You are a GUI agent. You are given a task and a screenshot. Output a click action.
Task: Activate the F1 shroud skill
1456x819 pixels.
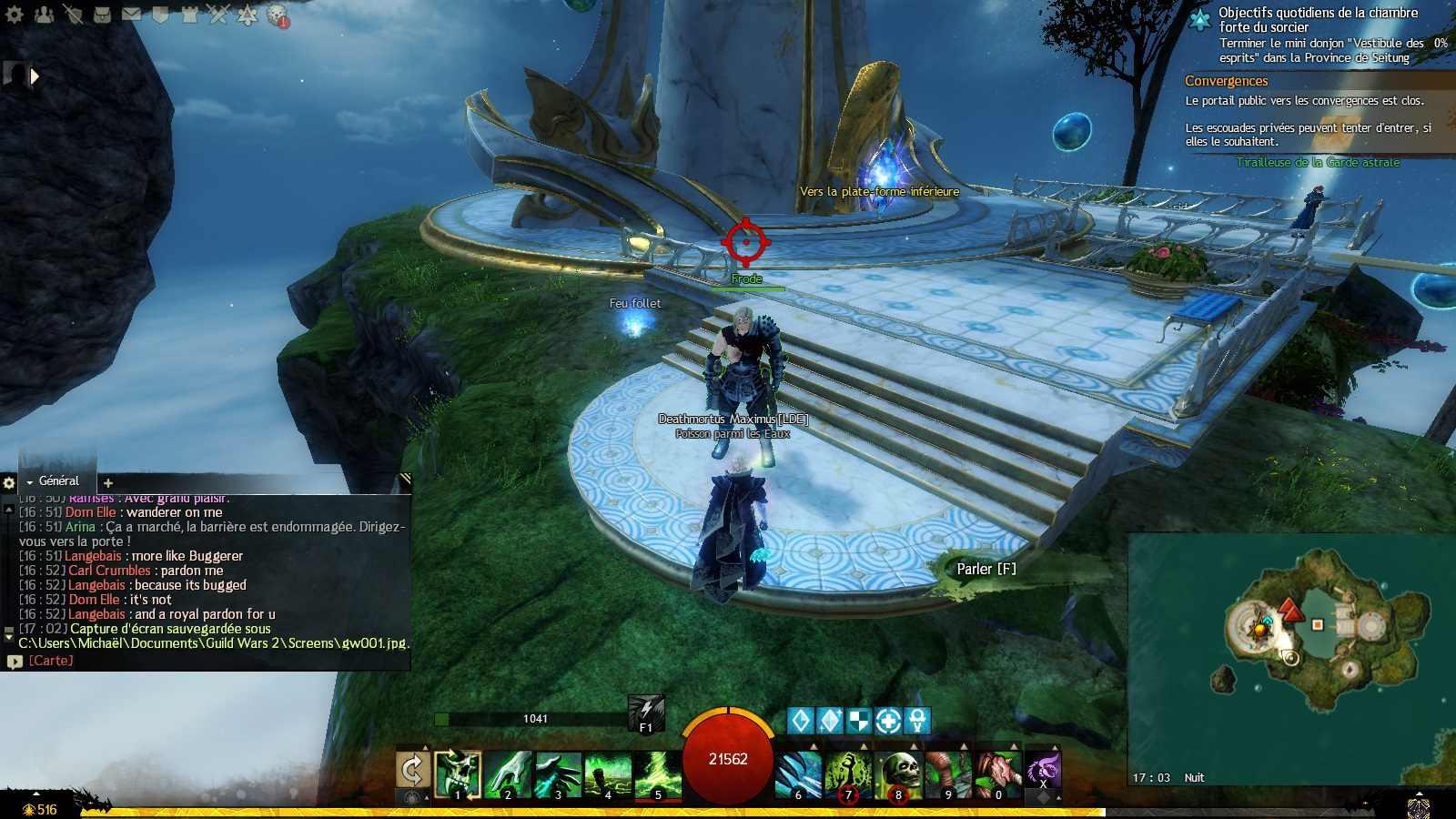pyautogui.click(x=646, y=713)
